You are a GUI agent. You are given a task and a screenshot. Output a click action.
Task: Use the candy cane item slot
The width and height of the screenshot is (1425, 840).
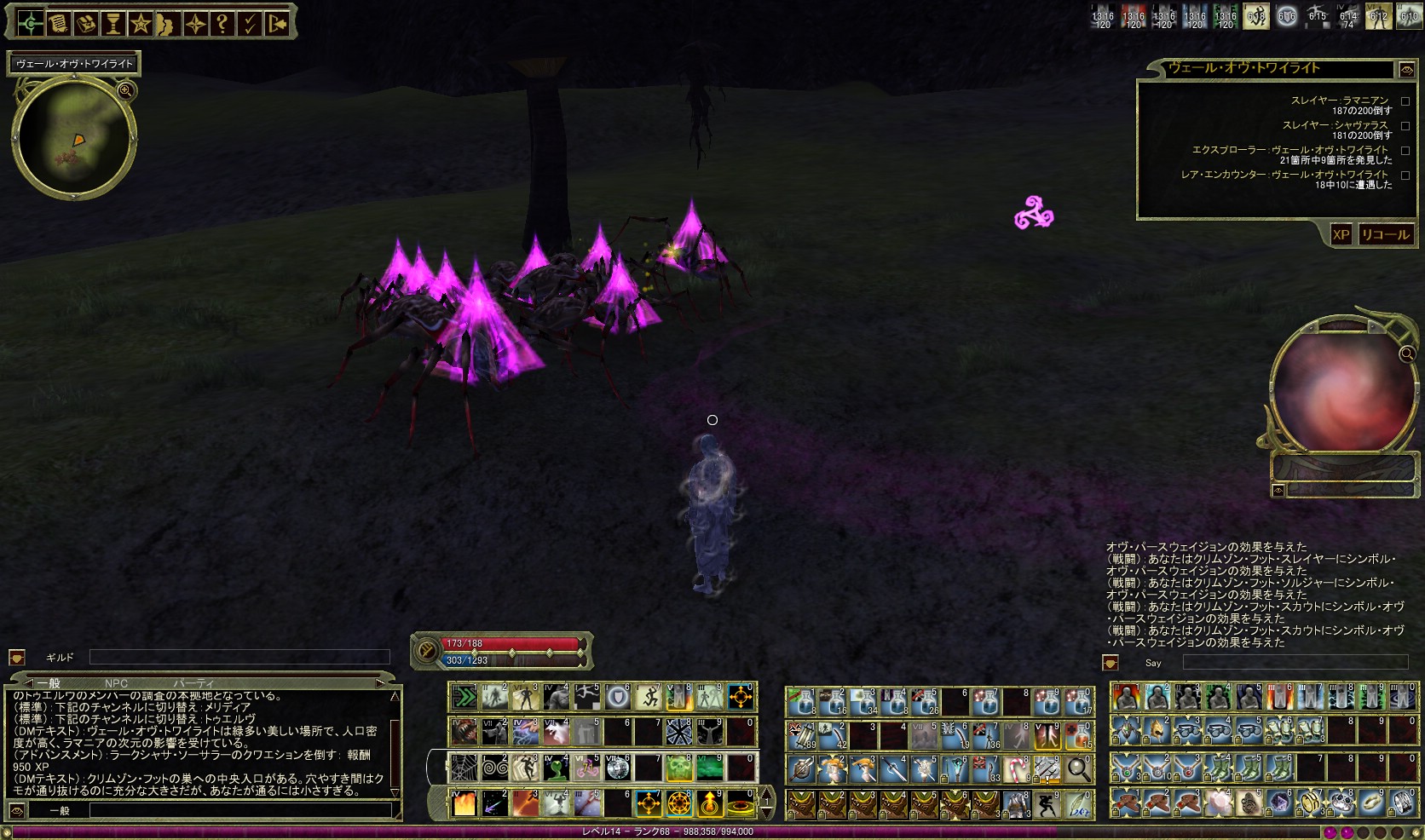1017,768
